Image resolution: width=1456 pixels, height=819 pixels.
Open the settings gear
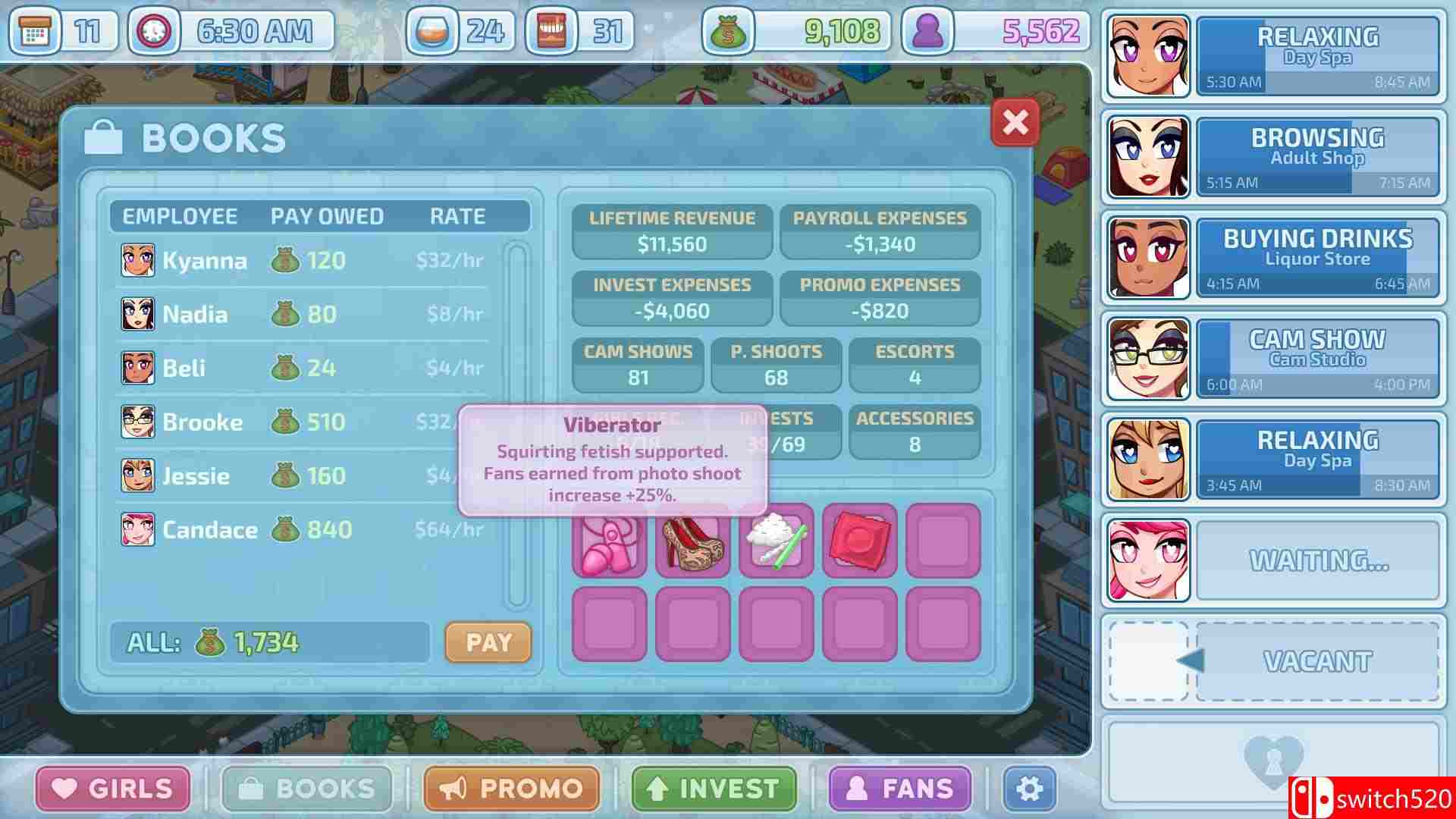1029,789
